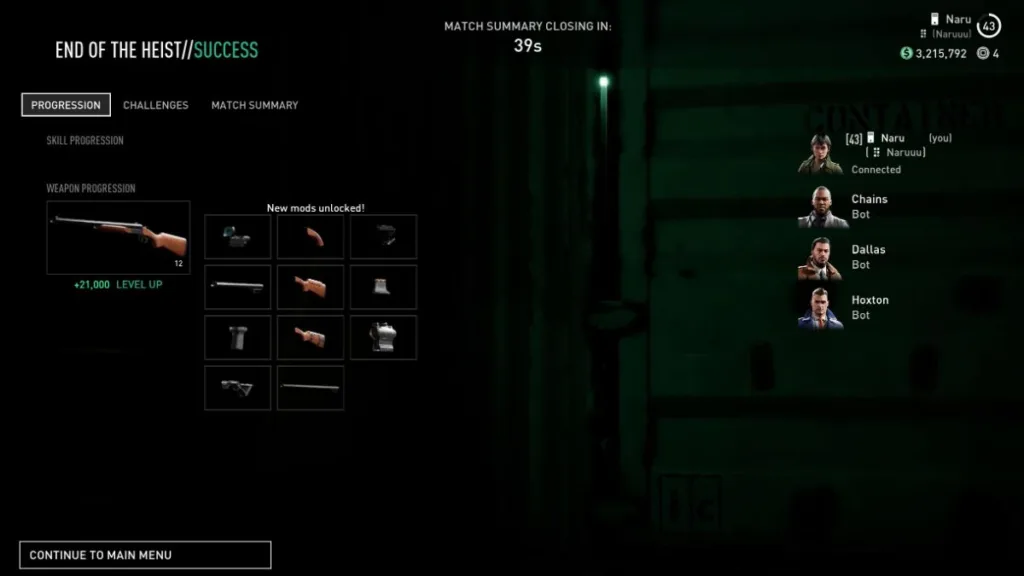Open the level 43 profile badge
This screenshot has width=1024, height=576.
click(989, 26)
